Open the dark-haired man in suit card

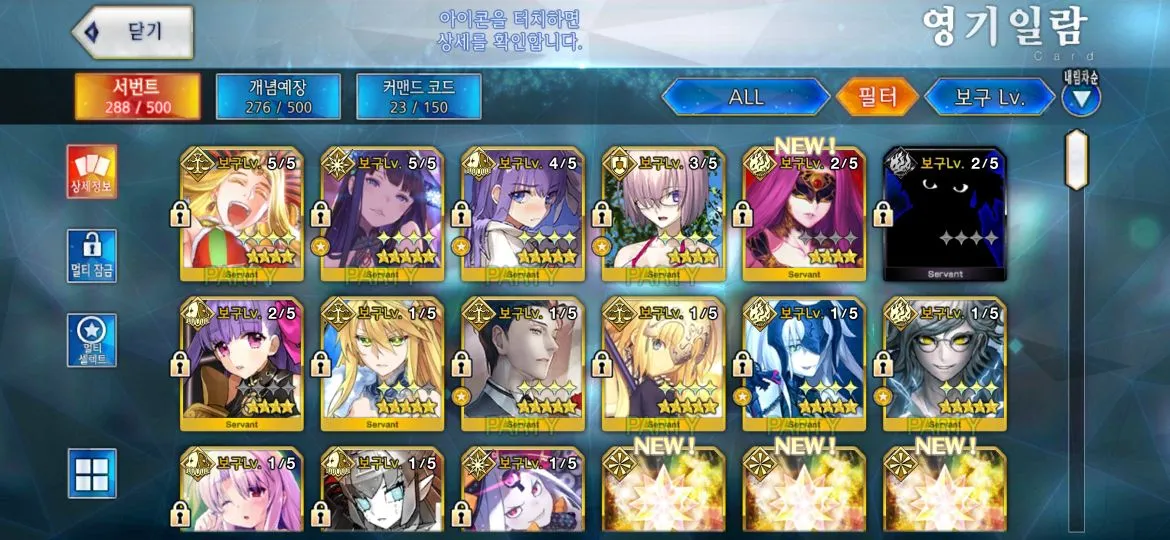(x=523, y=363)
